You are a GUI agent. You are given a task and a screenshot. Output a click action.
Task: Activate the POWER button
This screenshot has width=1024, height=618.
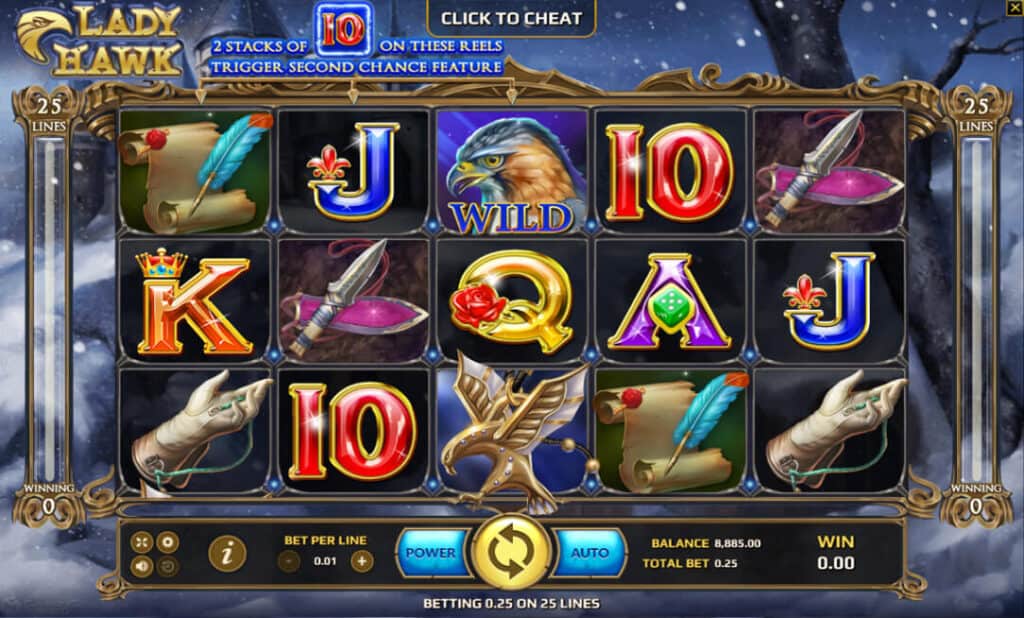click(431, 552)
